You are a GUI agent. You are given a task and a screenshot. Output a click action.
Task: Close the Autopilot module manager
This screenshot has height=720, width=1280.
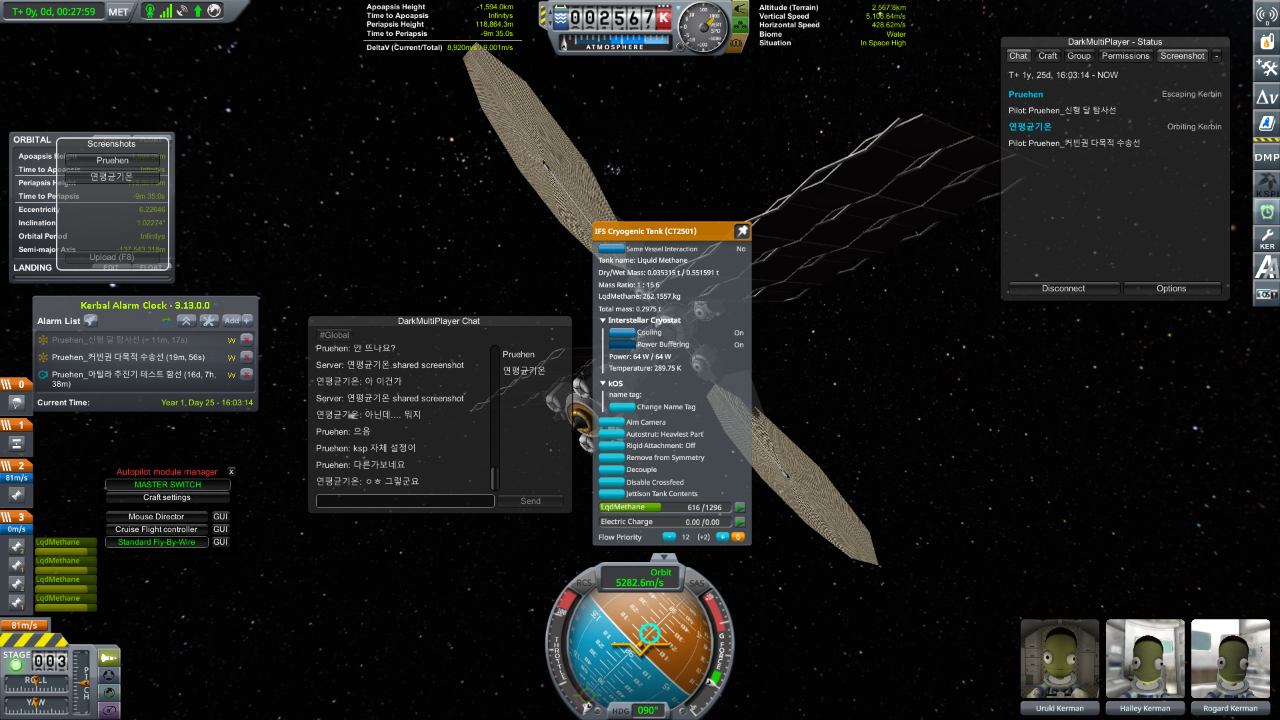point(231,471)
